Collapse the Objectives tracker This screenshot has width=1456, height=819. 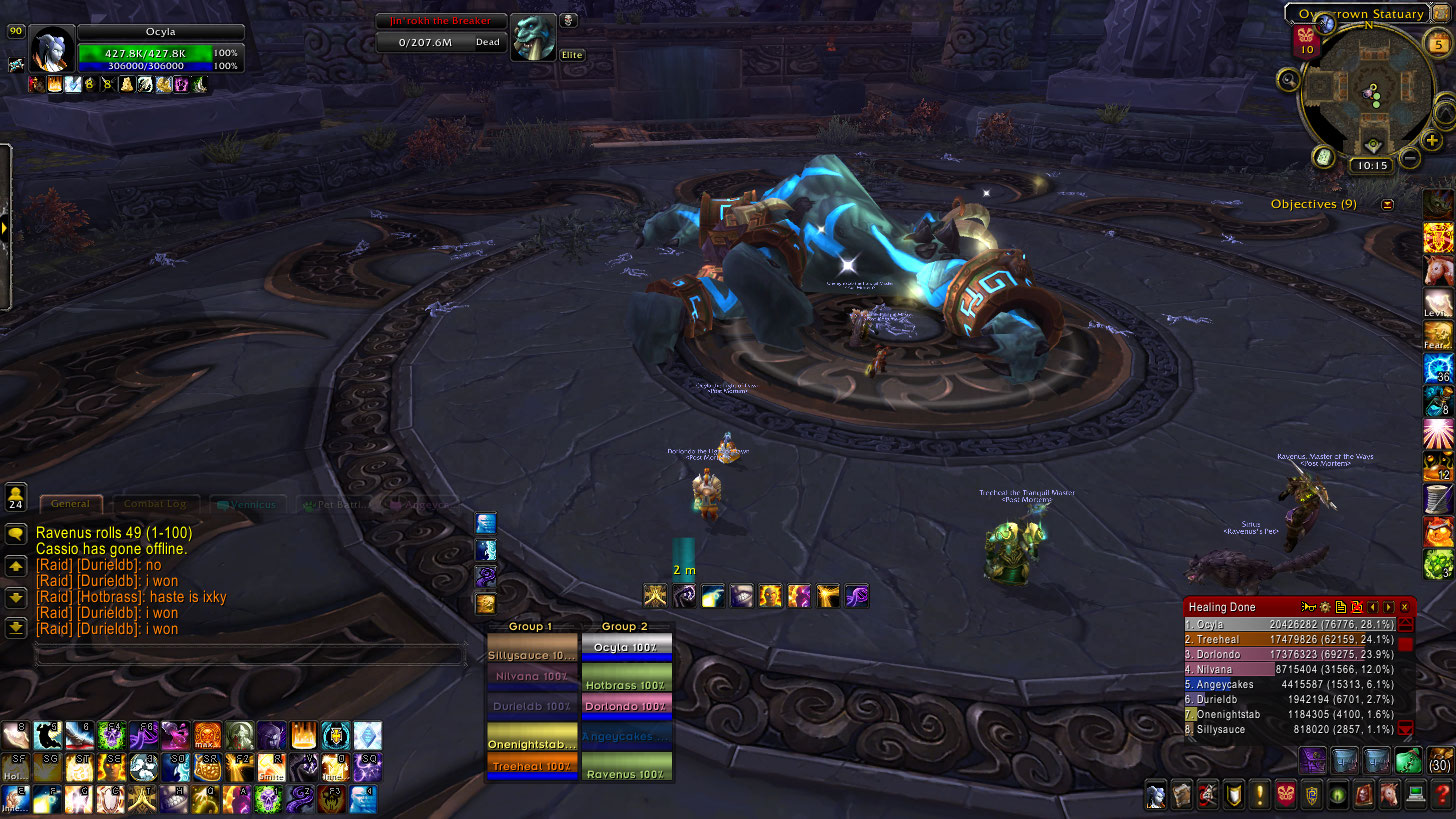coord(1387,204)
